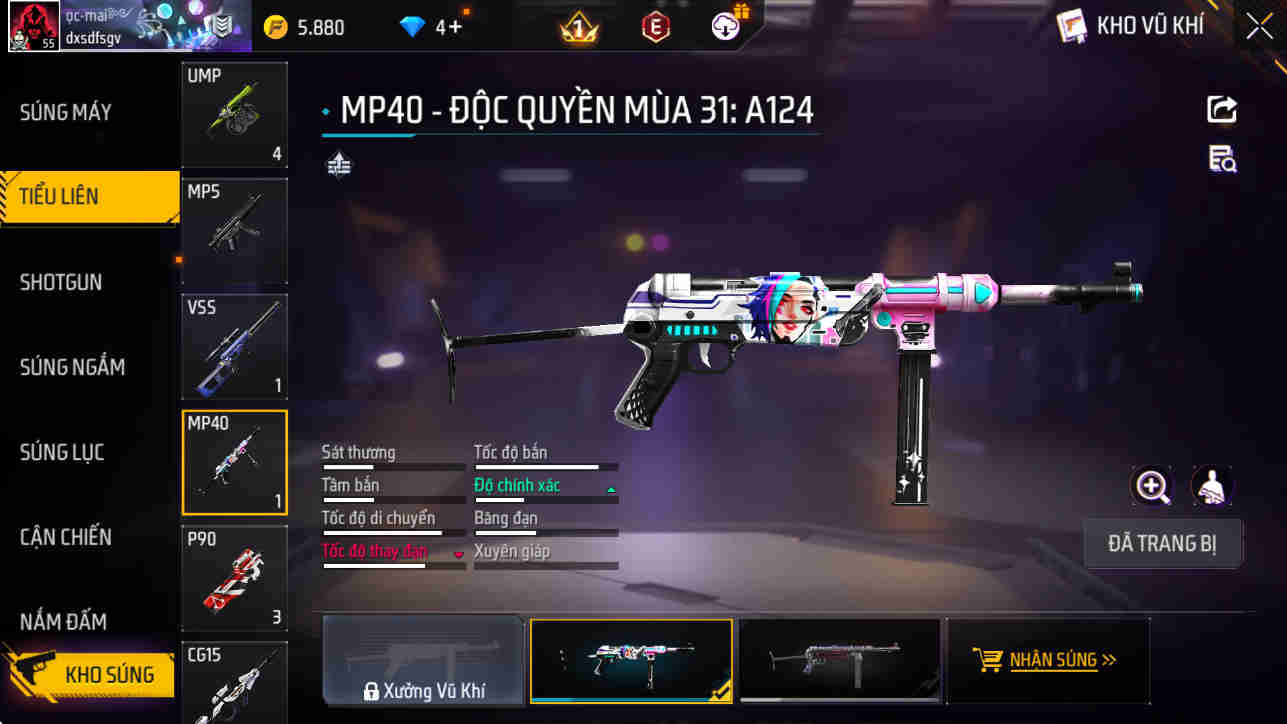
Task: Select the MP5 weapon slot
Action: (x=234, y=230)
